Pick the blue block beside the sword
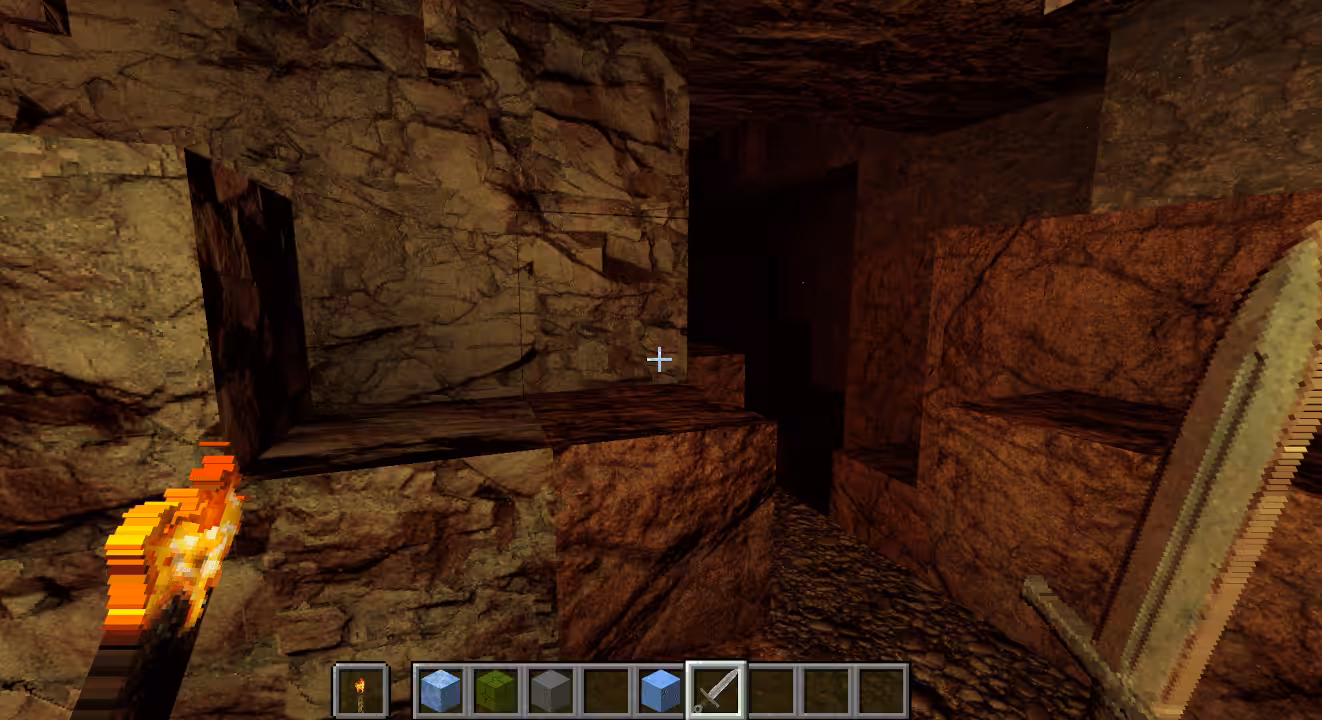 pos(660,690)
